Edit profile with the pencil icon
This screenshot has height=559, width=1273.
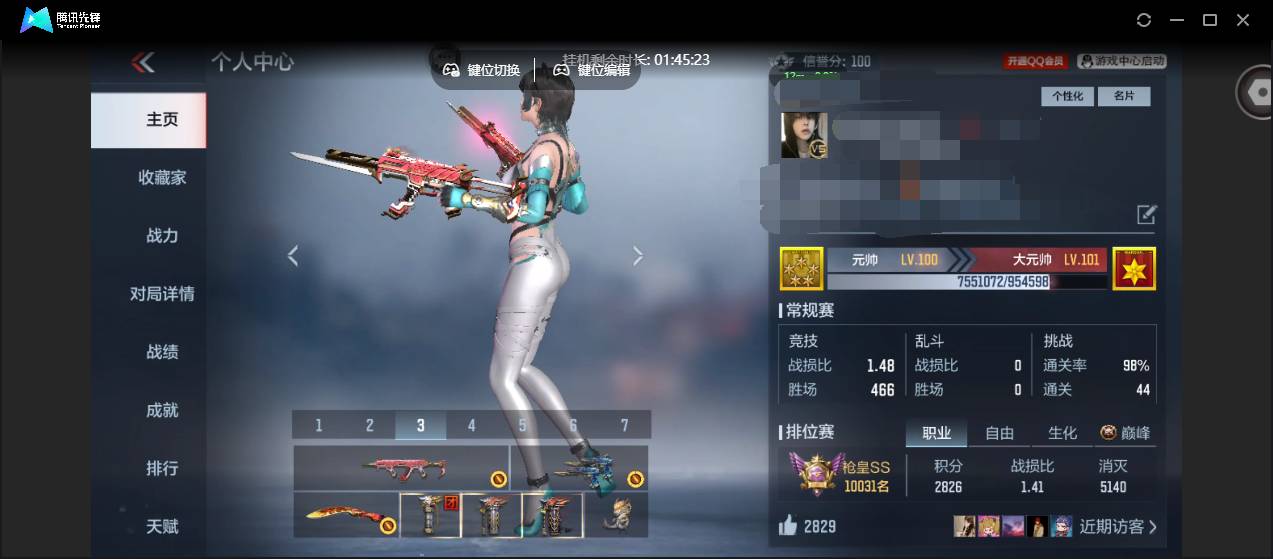pyautogui.click(x=1146, y=214)
